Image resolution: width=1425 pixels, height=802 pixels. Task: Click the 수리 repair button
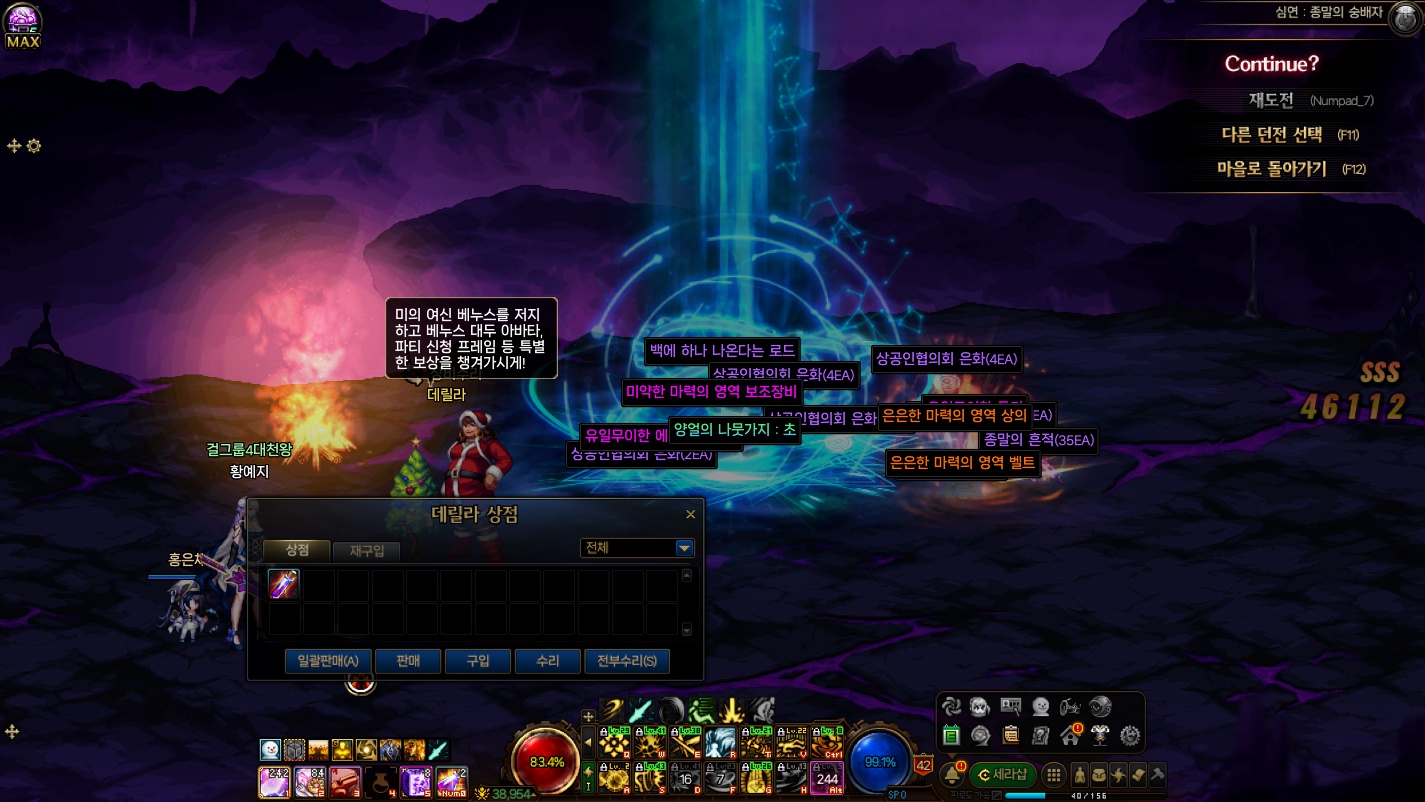547,661
